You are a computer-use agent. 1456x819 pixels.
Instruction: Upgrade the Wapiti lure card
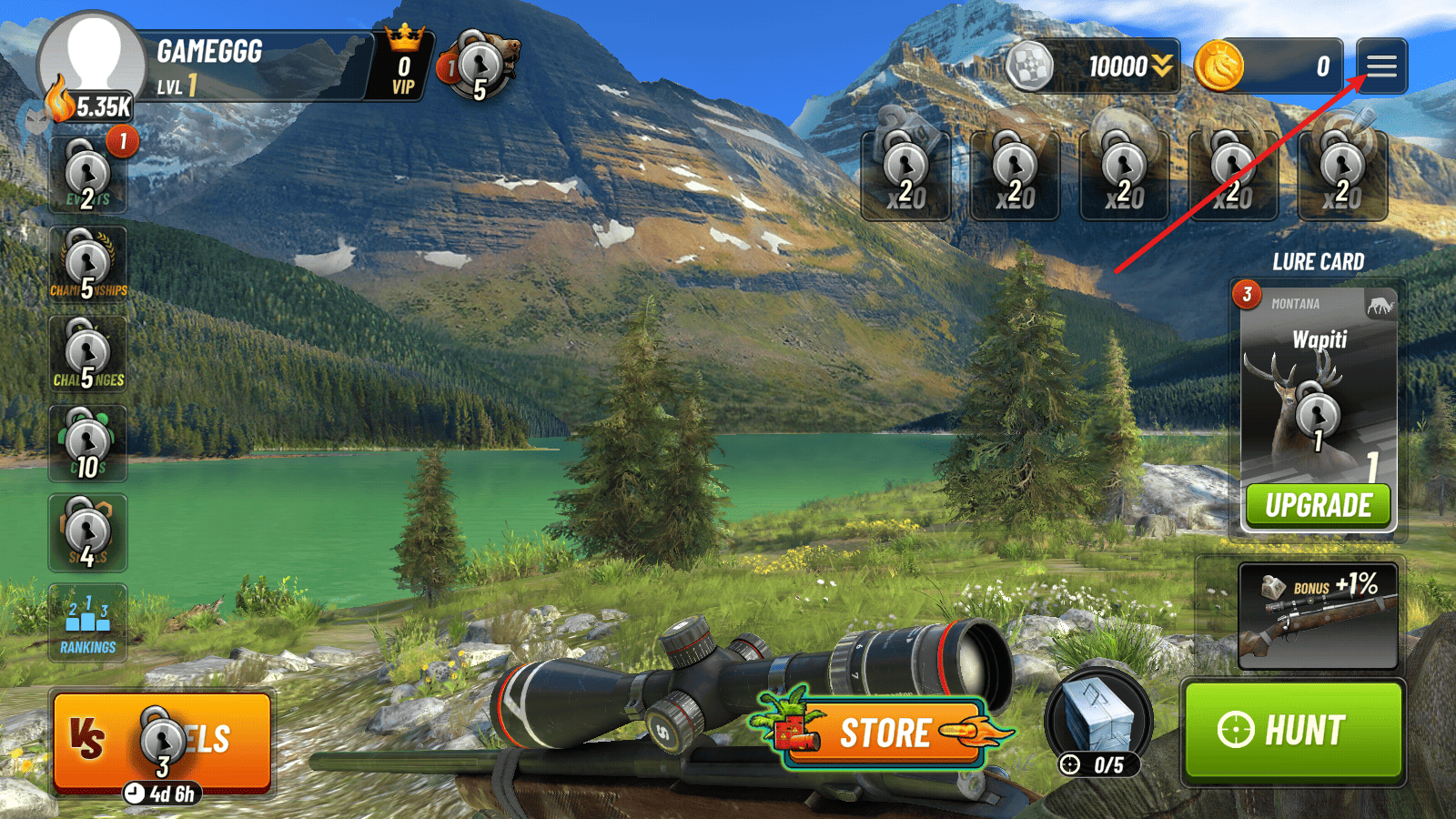coord(1318,505)
